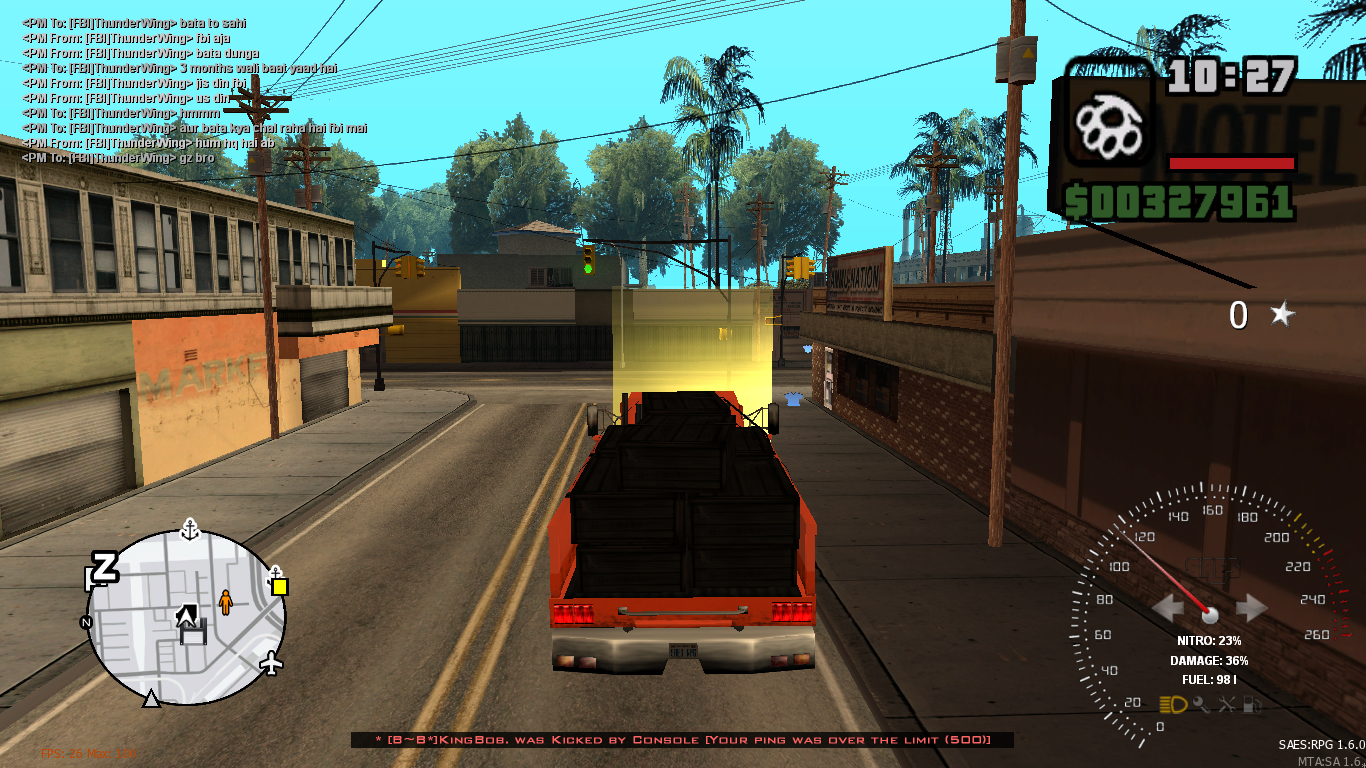
Task: Enable the left turn arrow on the speedometer
Action: pos(1168,605)
